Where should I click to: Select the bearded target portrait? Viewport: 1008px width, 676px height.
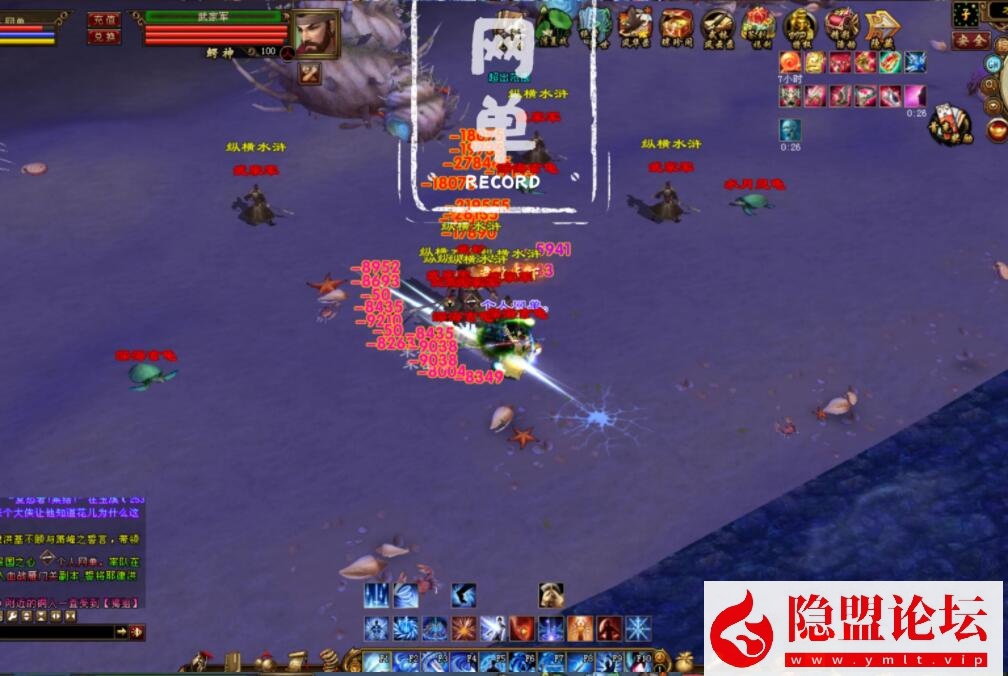[315, 33]
